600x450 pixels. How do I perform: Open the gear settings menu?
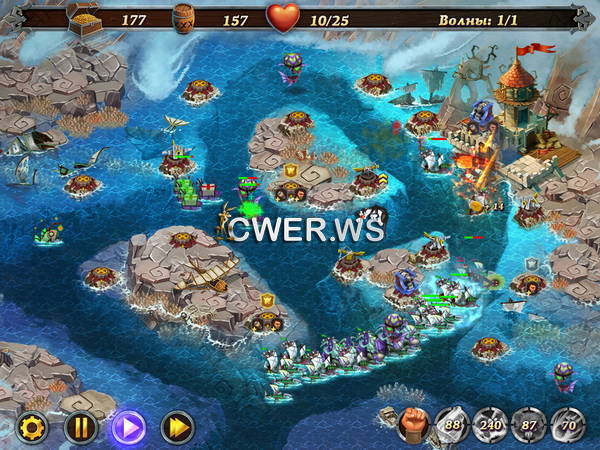(32, 427)
